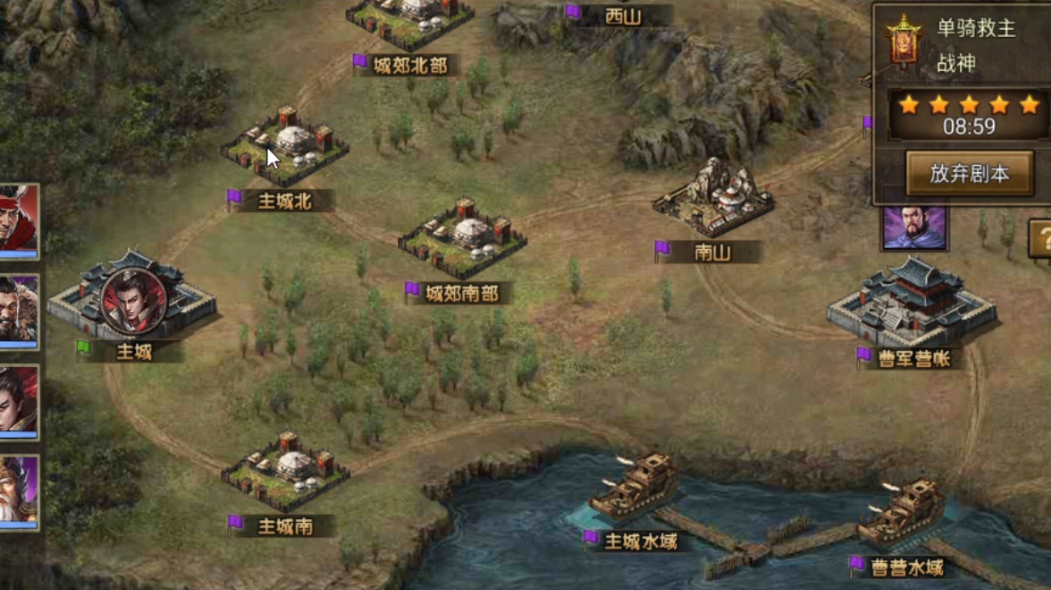This screenshot has width=1051, height=590.
Task: Select the white-bearded elder general portrait
Action: (18, 491)
